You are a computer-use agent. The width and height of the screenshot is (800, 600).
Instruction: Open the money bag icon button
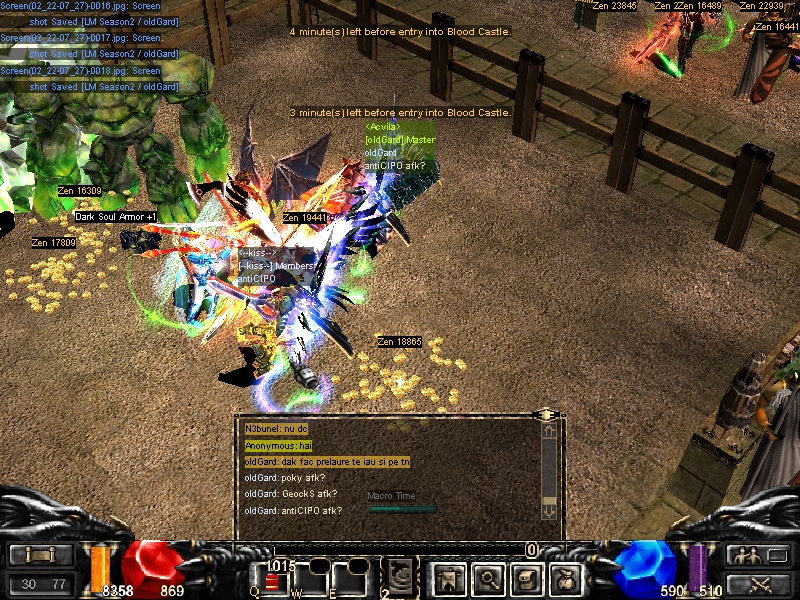tap(565, 576)
